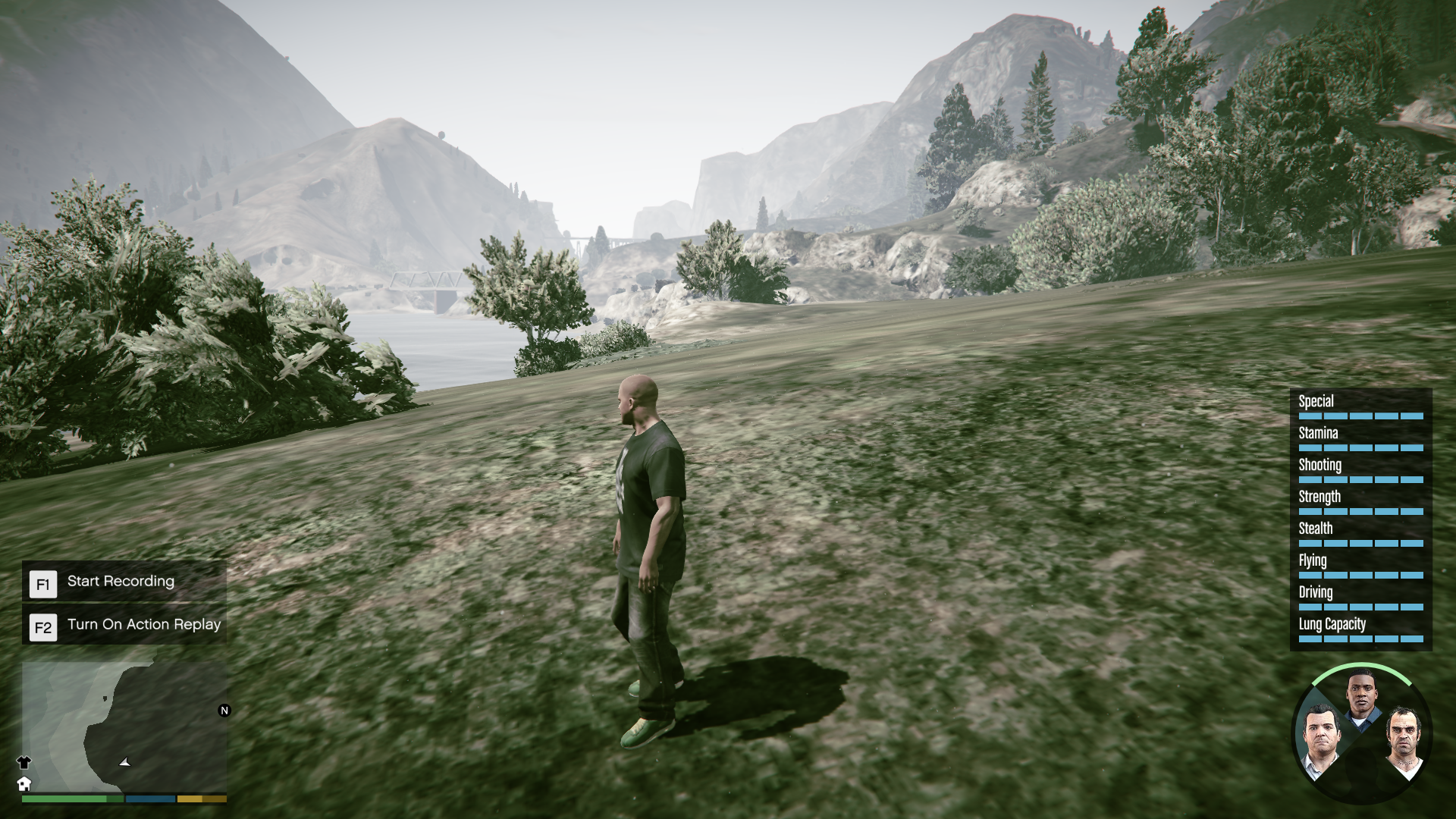This screenshot has height=819, width=1456.
Task: Start Recording
Action: [x=120, y=582]
